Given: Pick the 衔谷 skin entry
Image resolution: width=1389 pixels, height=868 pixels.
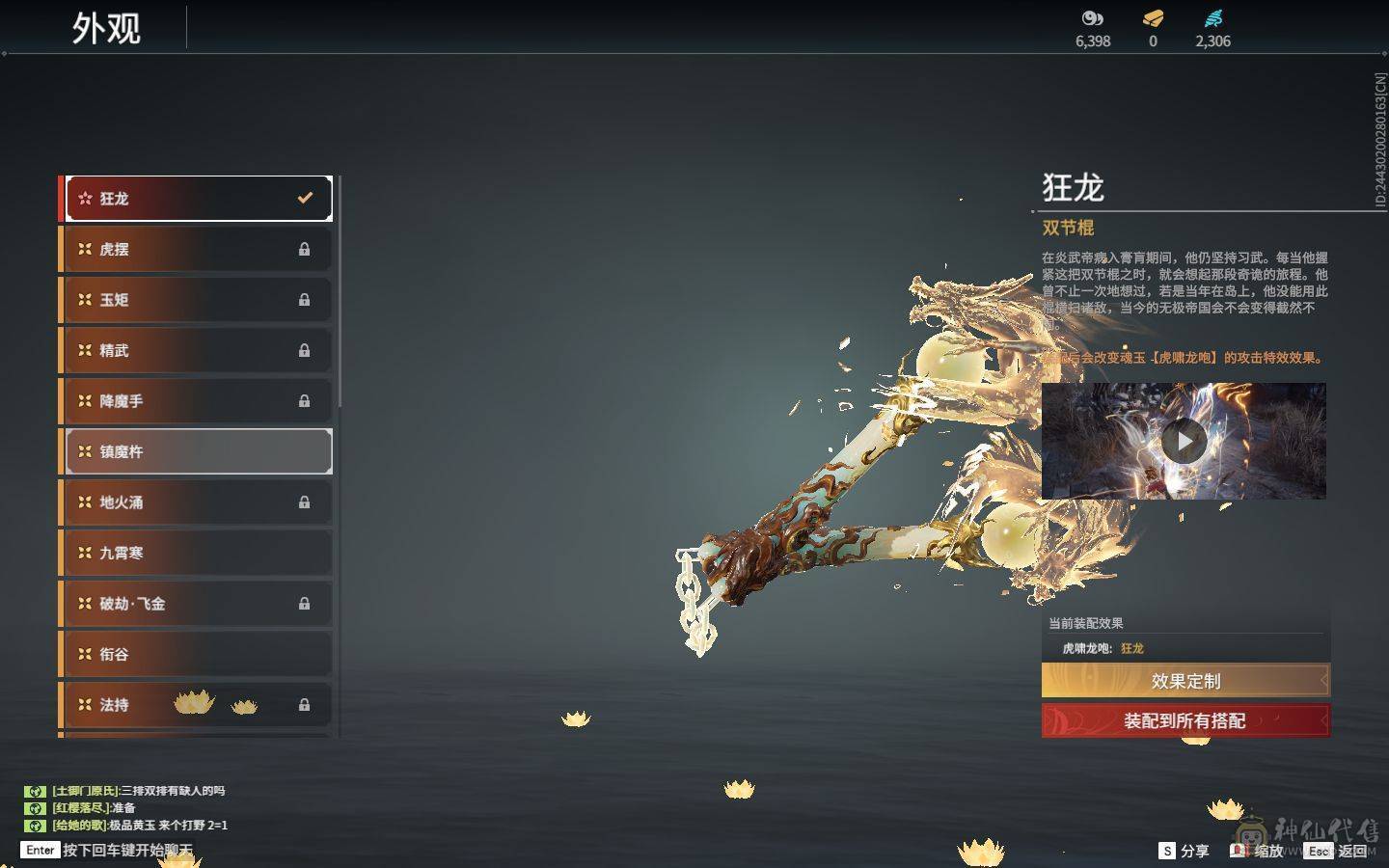Looking at the screenshot, I should (x=197, y=654).
